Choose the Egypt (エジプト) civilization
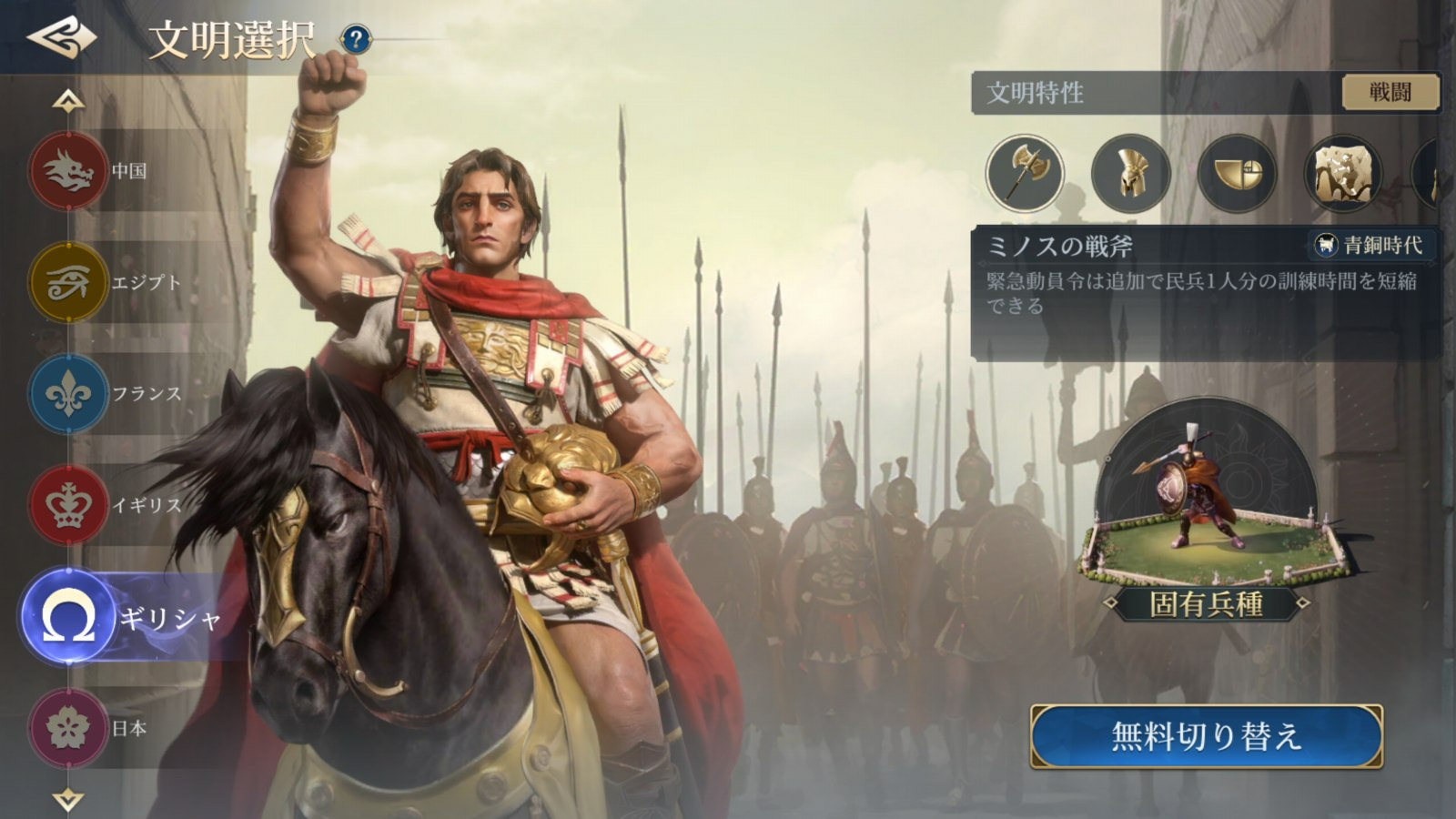 68,282
